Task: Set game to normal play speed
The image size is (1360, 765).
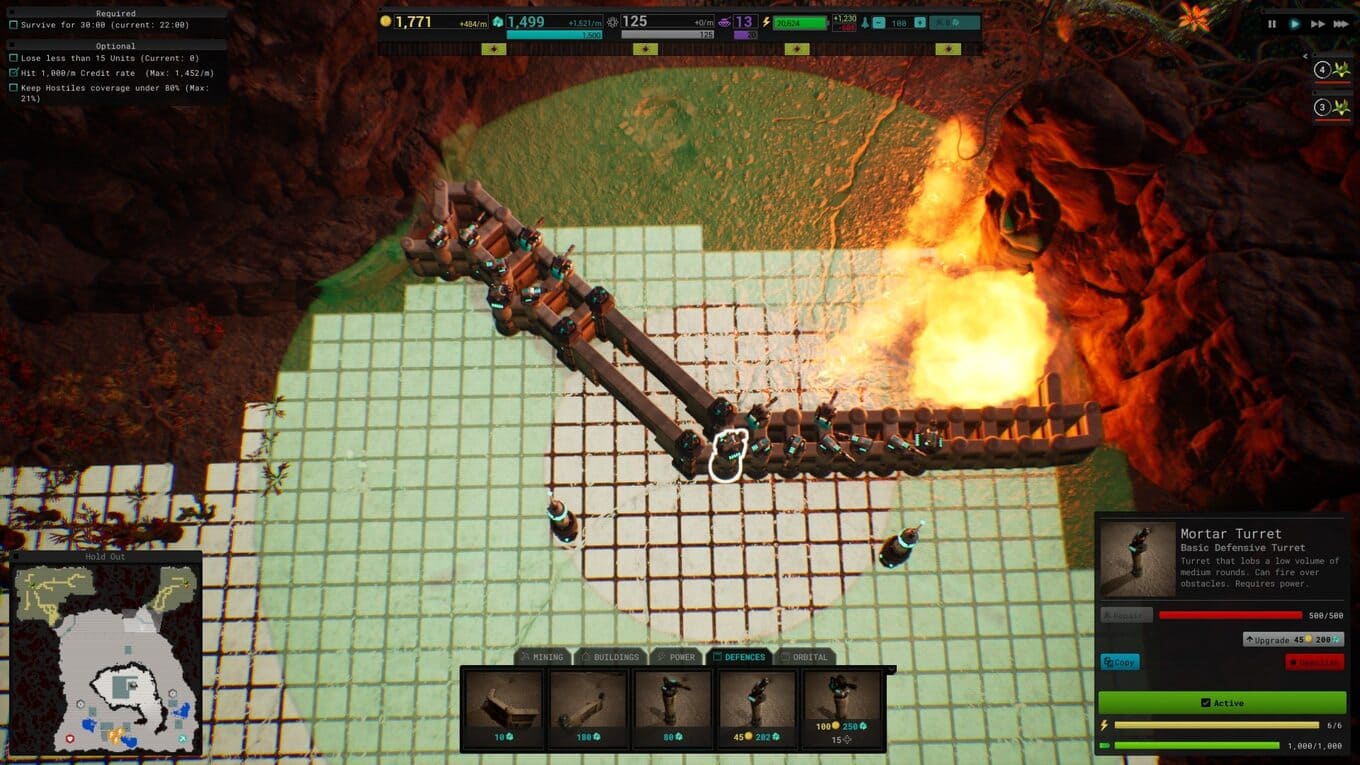Action: [x=1295, y=24]
